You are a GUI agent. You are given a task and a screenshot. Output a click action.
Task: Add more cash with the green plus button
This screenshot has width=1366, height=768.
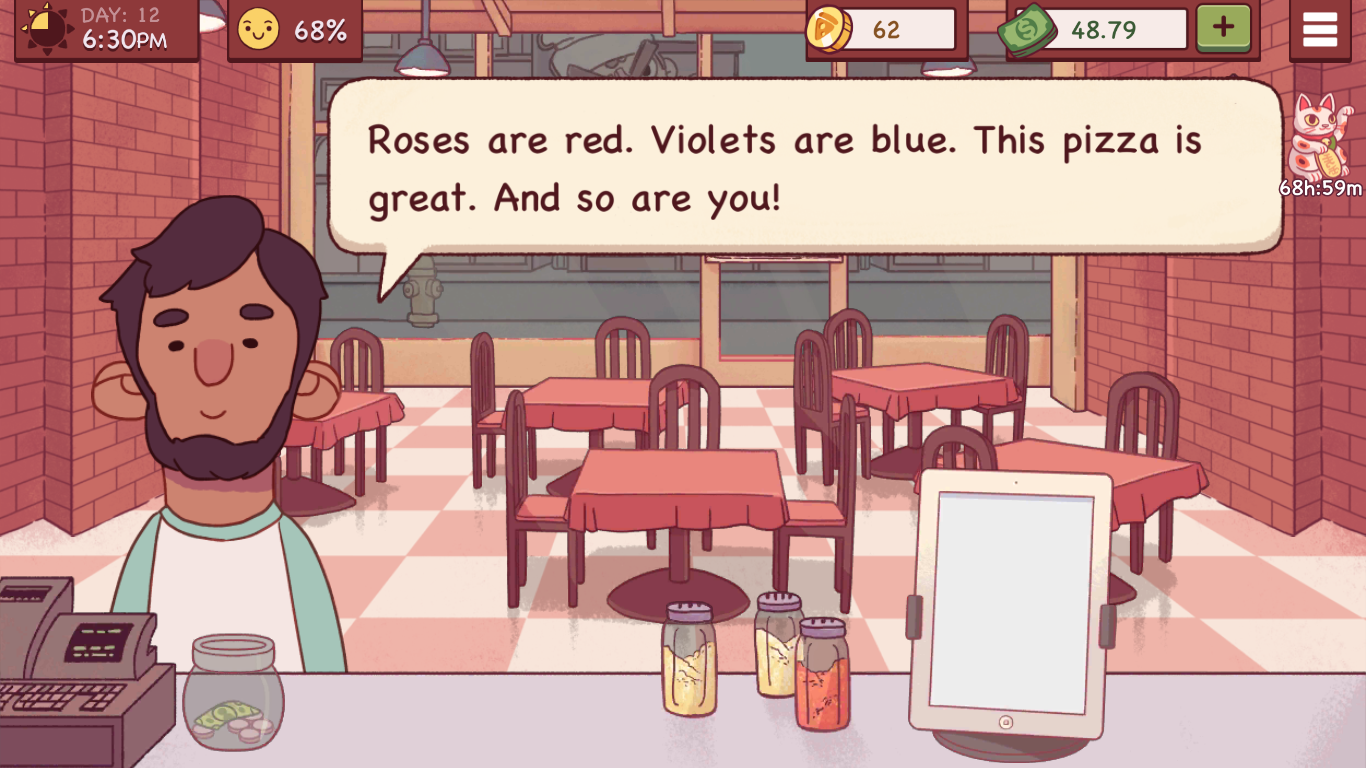(1223, 29)
